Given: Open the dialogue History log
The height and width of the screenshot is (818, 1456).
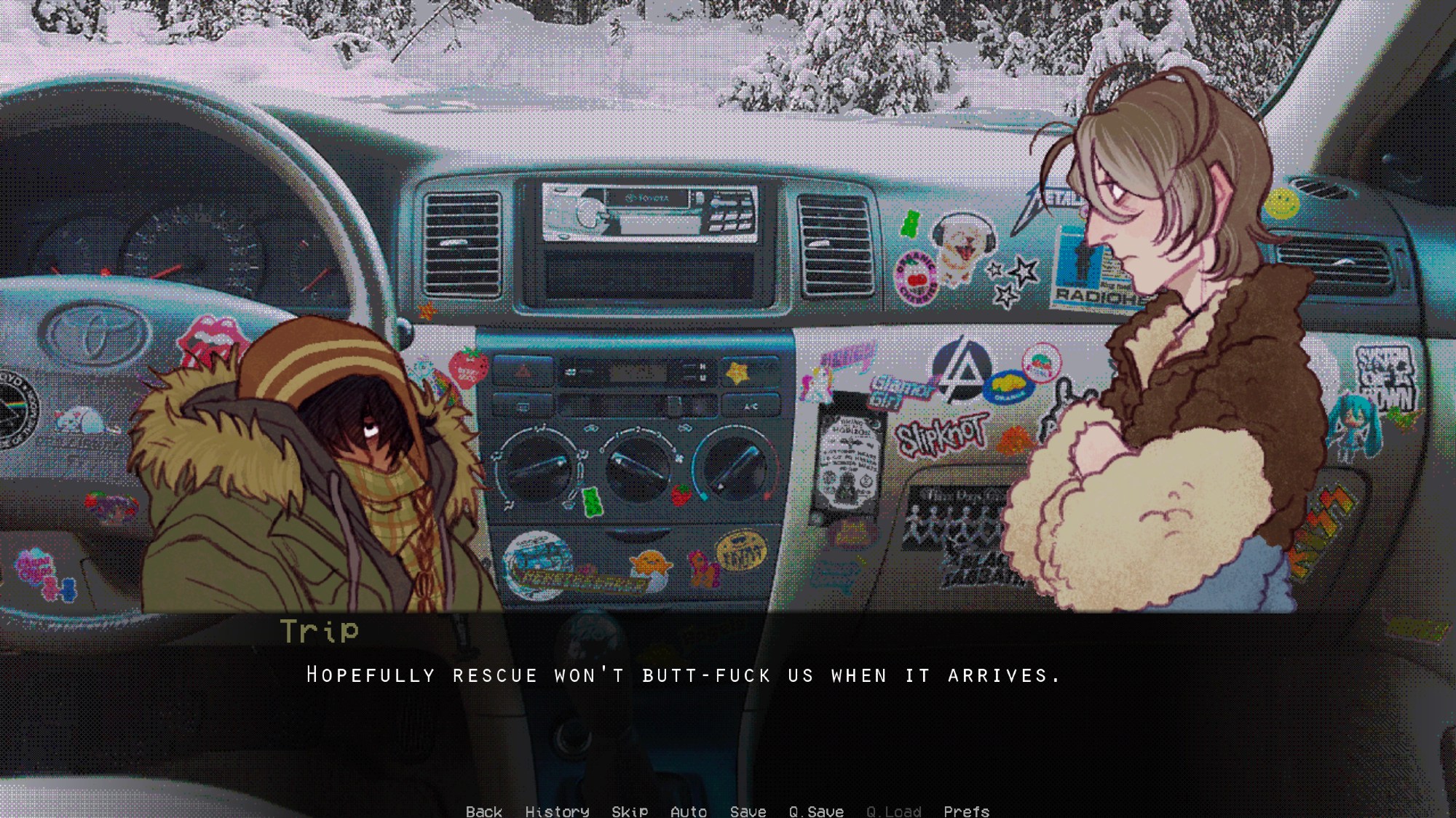Looking at the screenshot, I should click(557, 810).
